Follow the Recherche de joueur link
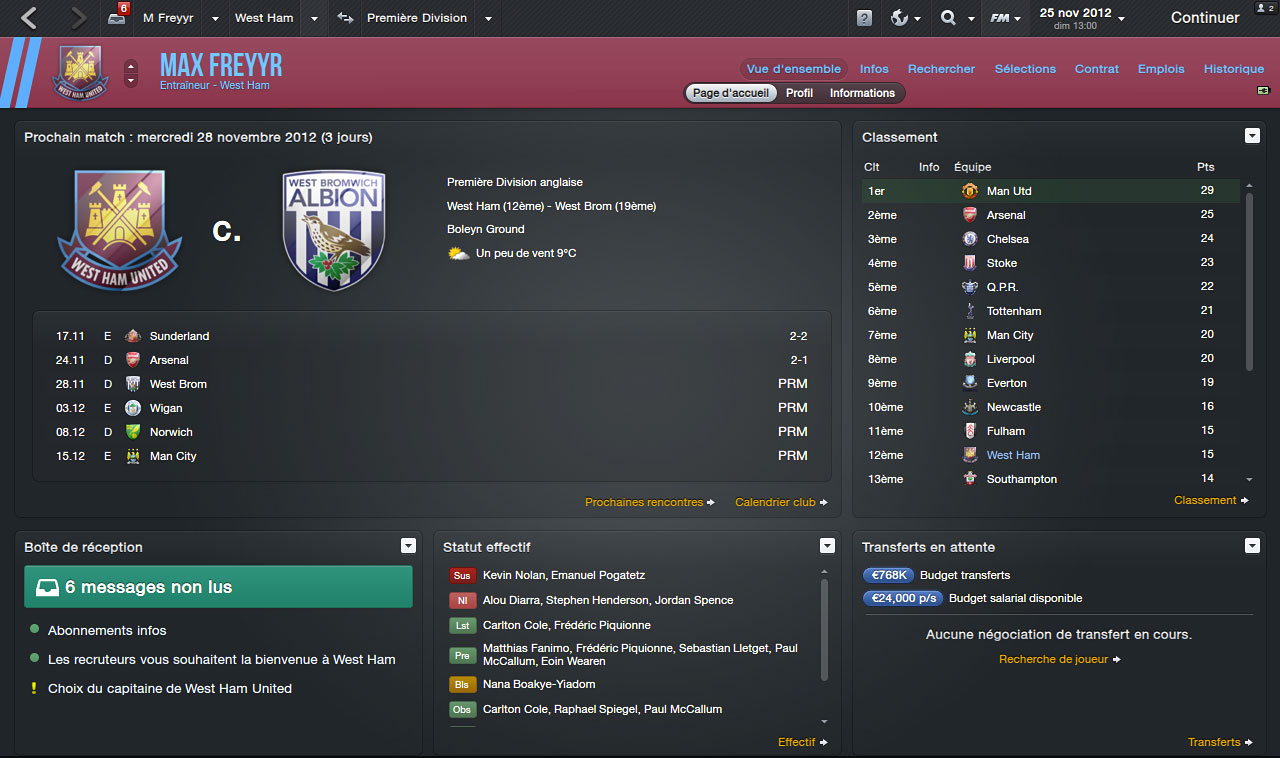 [x=1053, y=659]
